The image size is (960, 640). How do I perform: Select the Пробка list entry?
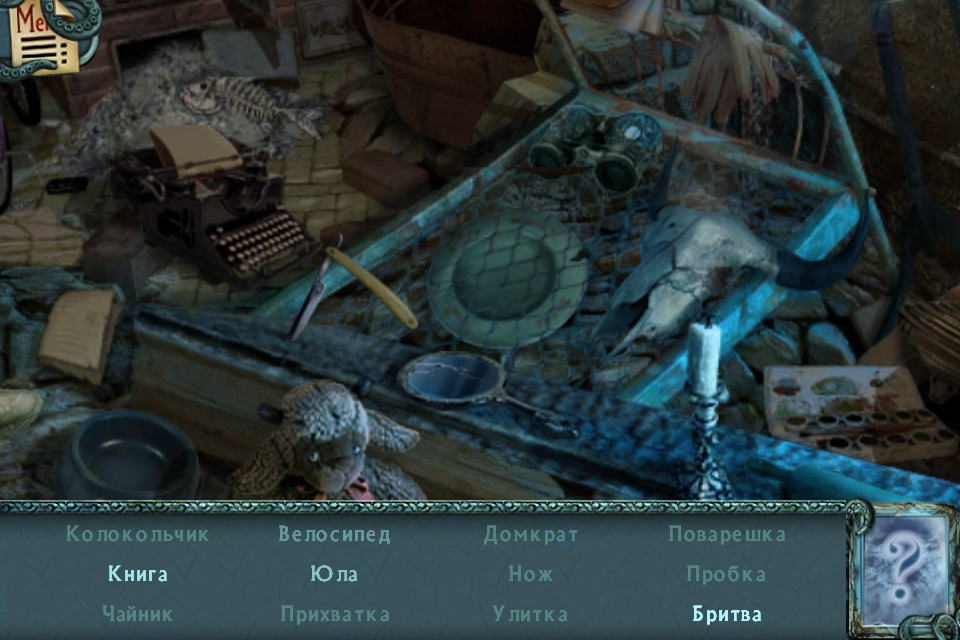(727, 574)
